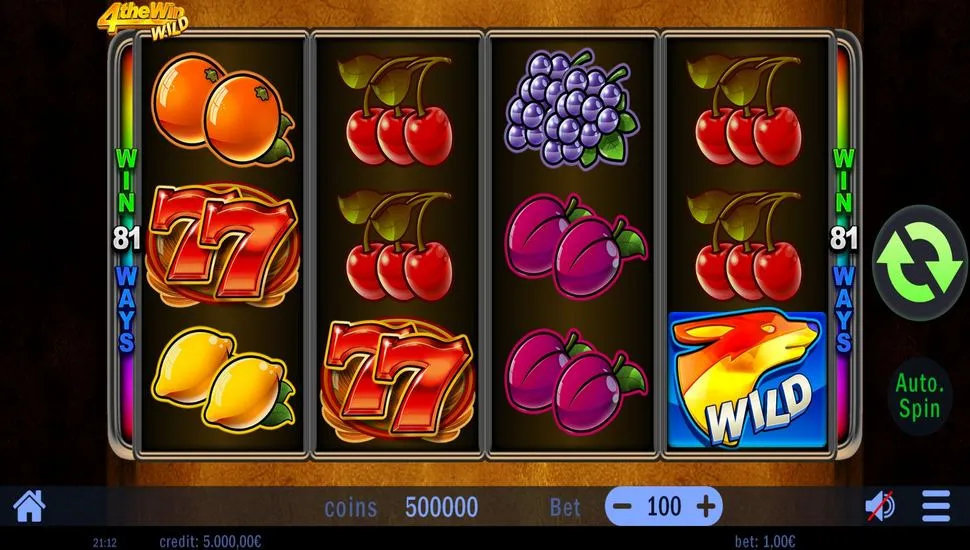Screen dimensions: 970x550
Task: Go to the home screen
Action: tap(29, 507)
